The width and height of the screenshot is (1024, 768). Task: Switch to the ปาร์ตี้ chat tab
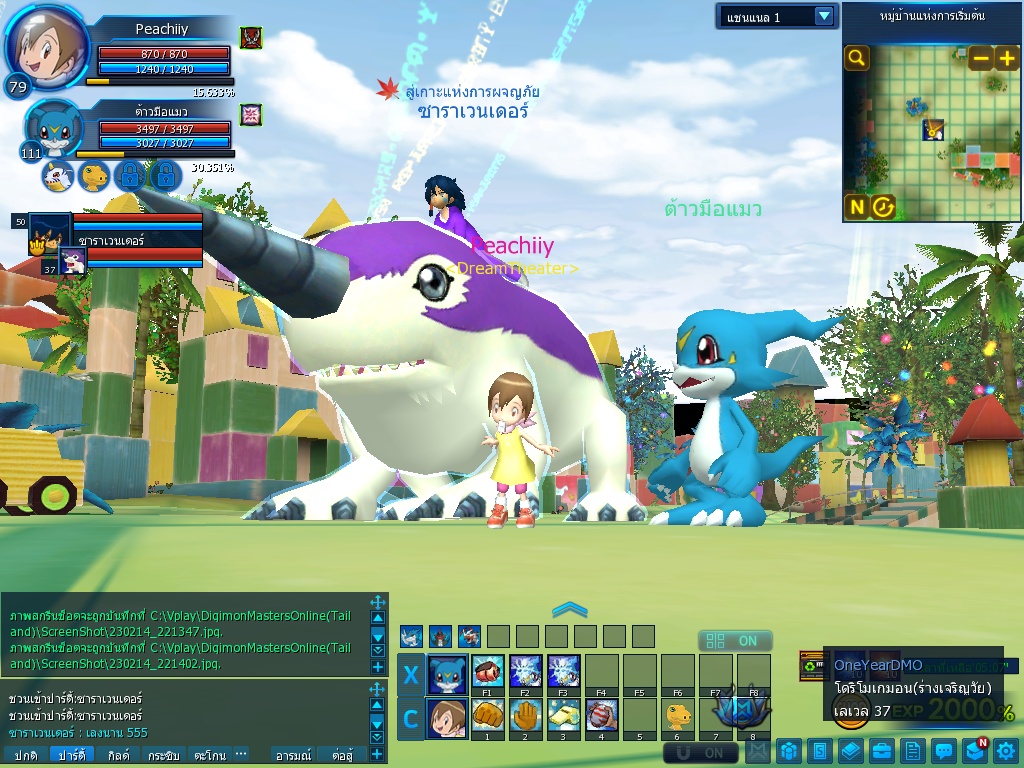(x=71, y=755)
